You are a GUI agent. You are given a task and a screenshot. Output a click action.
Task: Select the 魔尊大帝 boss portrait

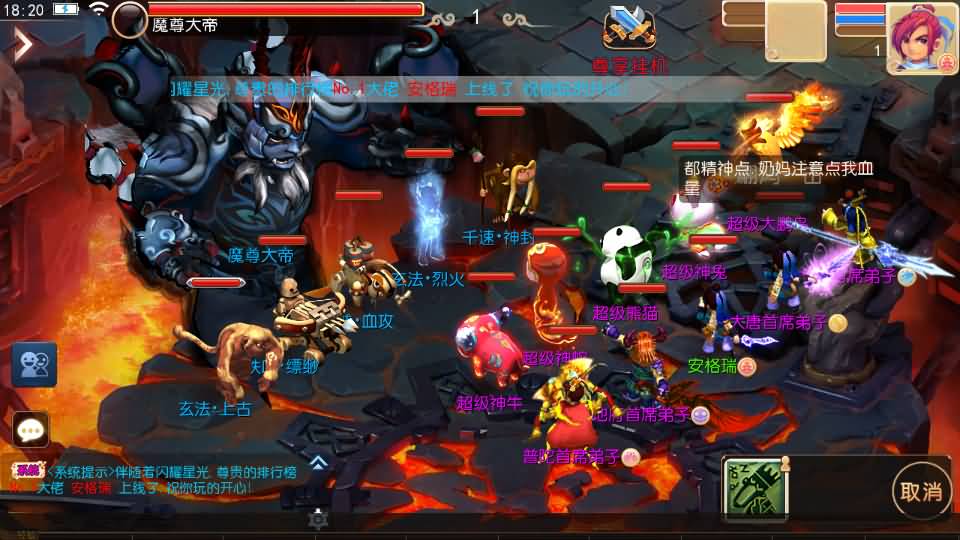129,19
